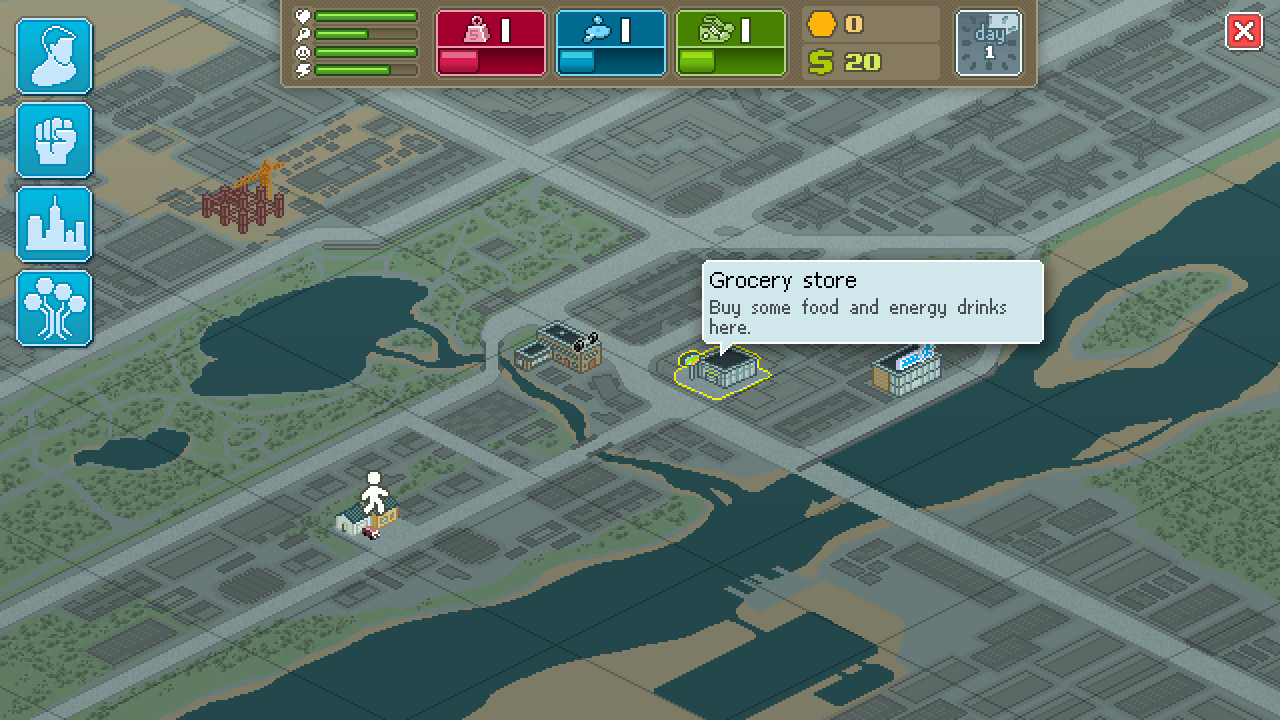
Task: Open the character profile panel
Action: pos(54,57)
